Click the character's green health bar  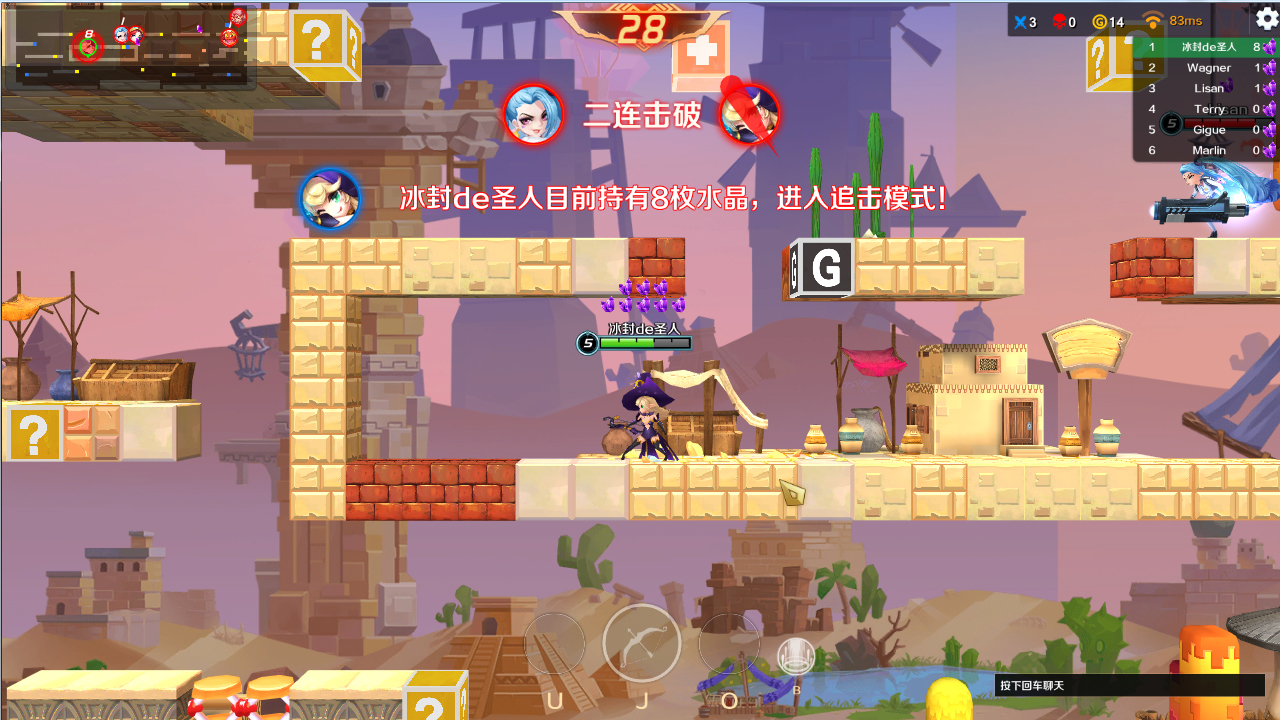click(x=638, y=343)
